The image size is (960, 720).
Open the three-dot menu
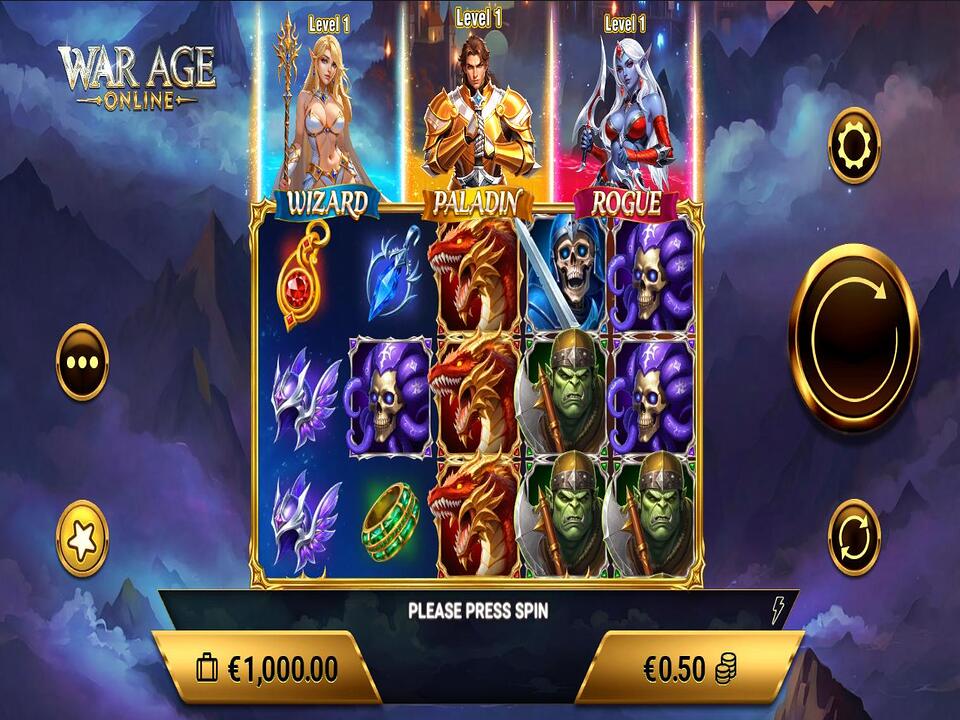click(x=82, y=361)
